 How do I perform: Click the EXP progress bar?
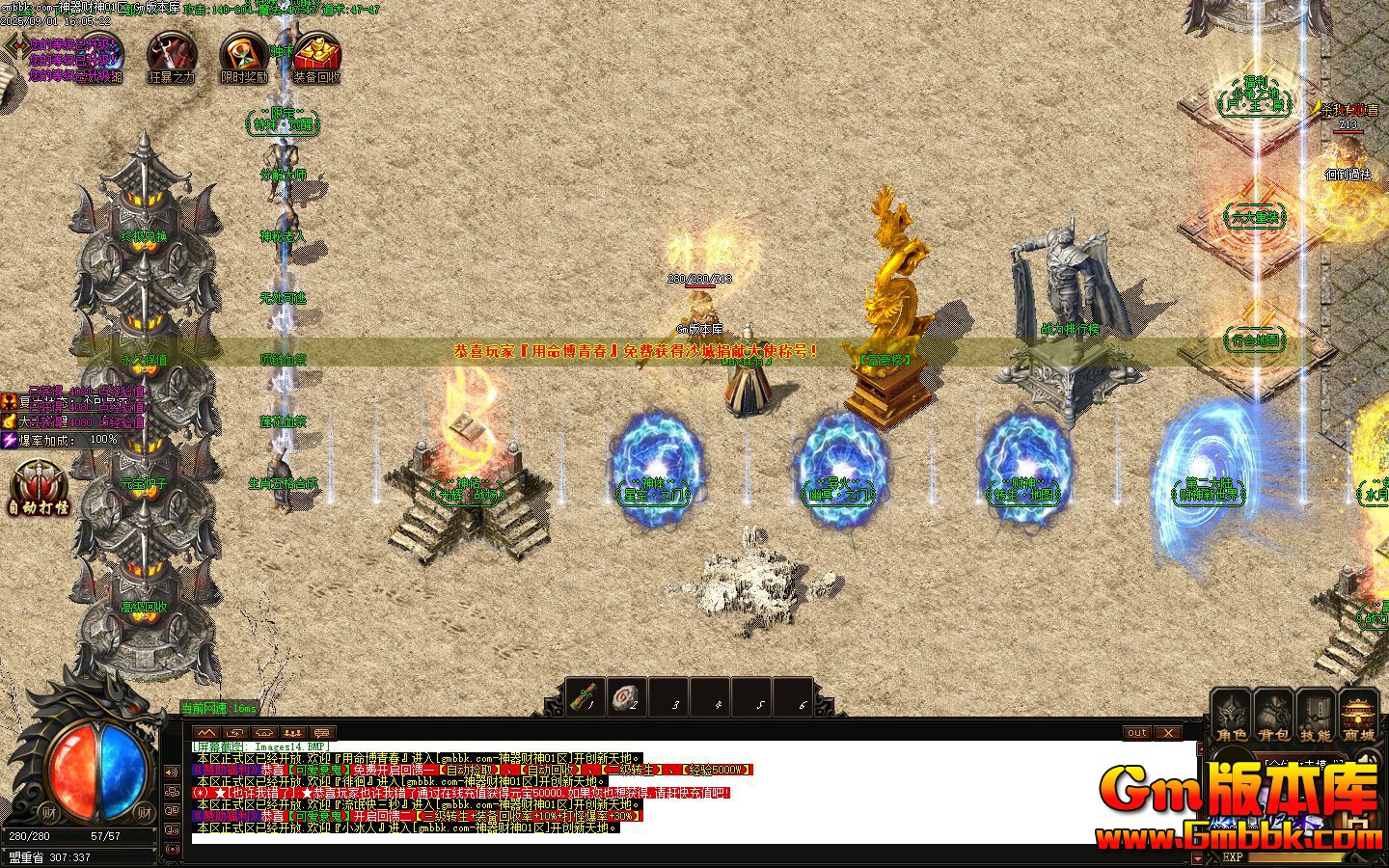[1293, 856]
